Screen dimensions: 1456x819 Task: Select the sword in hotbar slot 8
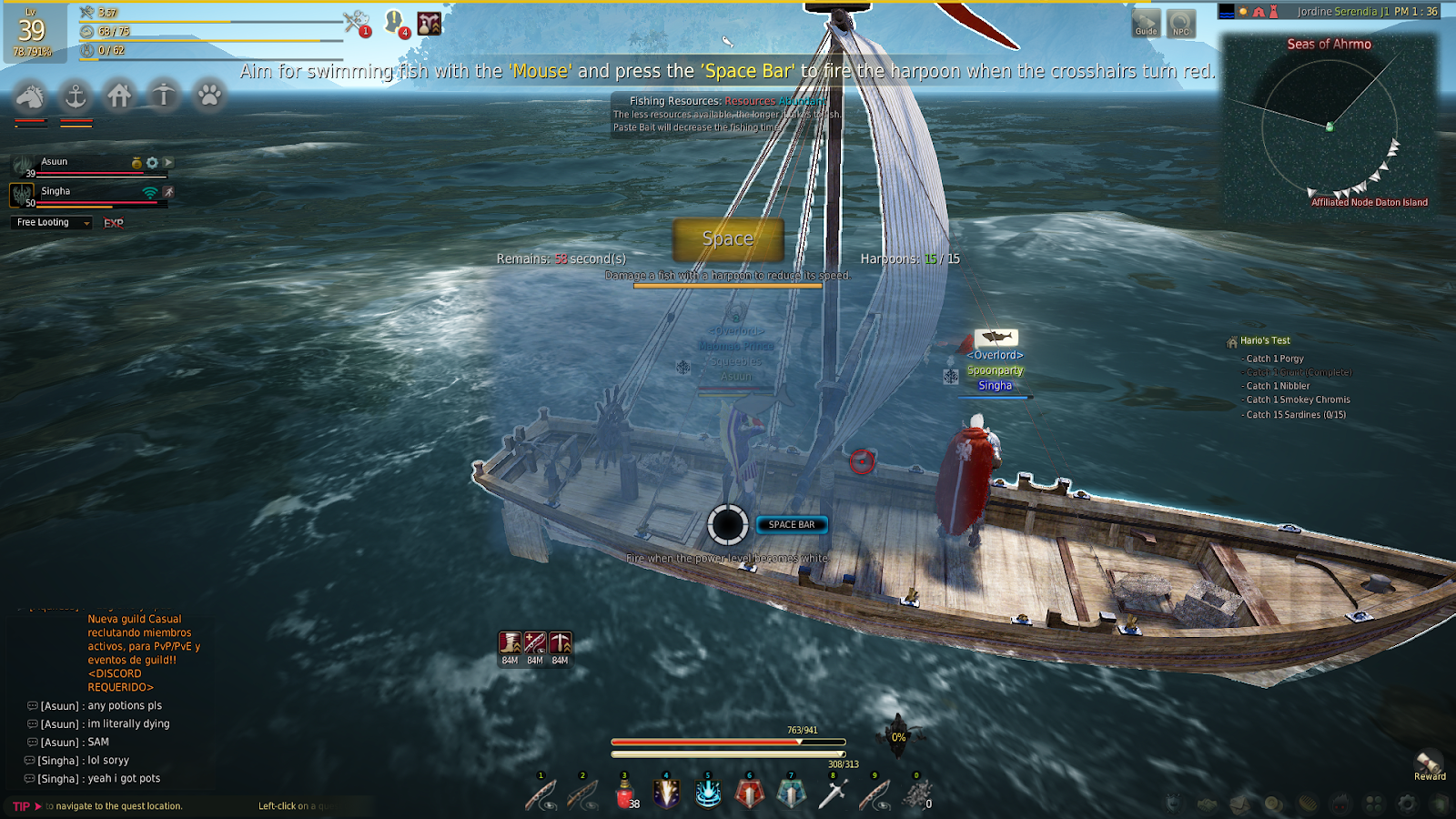click(x=833, y=794)
